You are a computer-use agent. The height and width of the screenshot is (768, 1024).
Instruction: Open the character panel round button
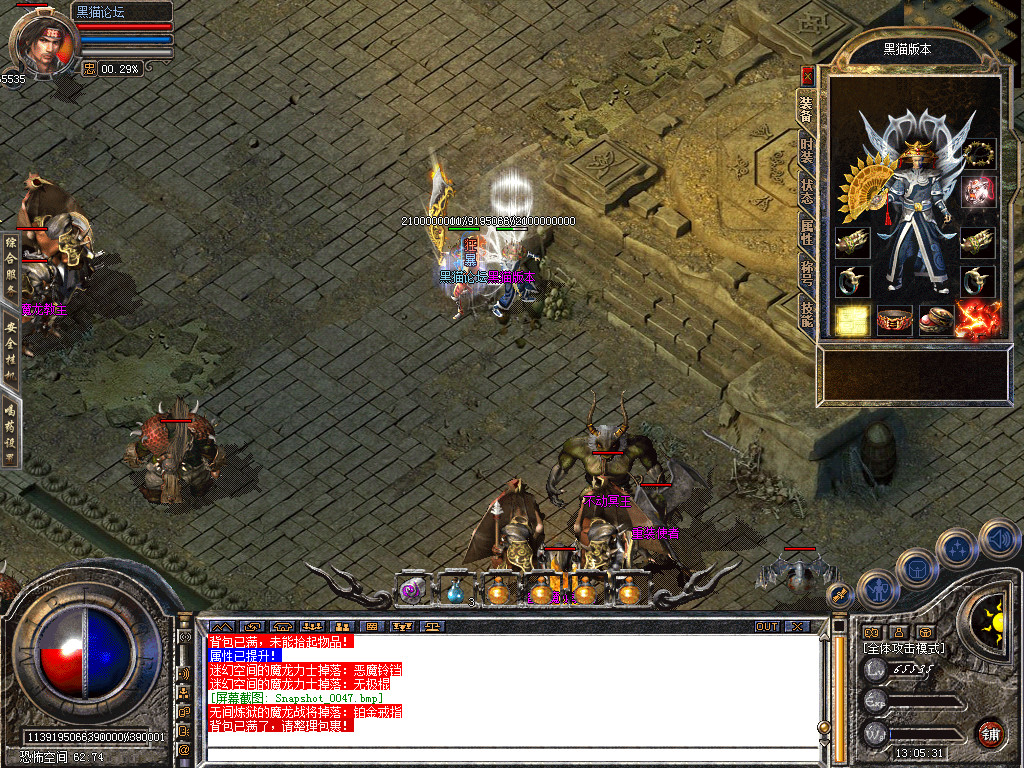coord(877,590)
